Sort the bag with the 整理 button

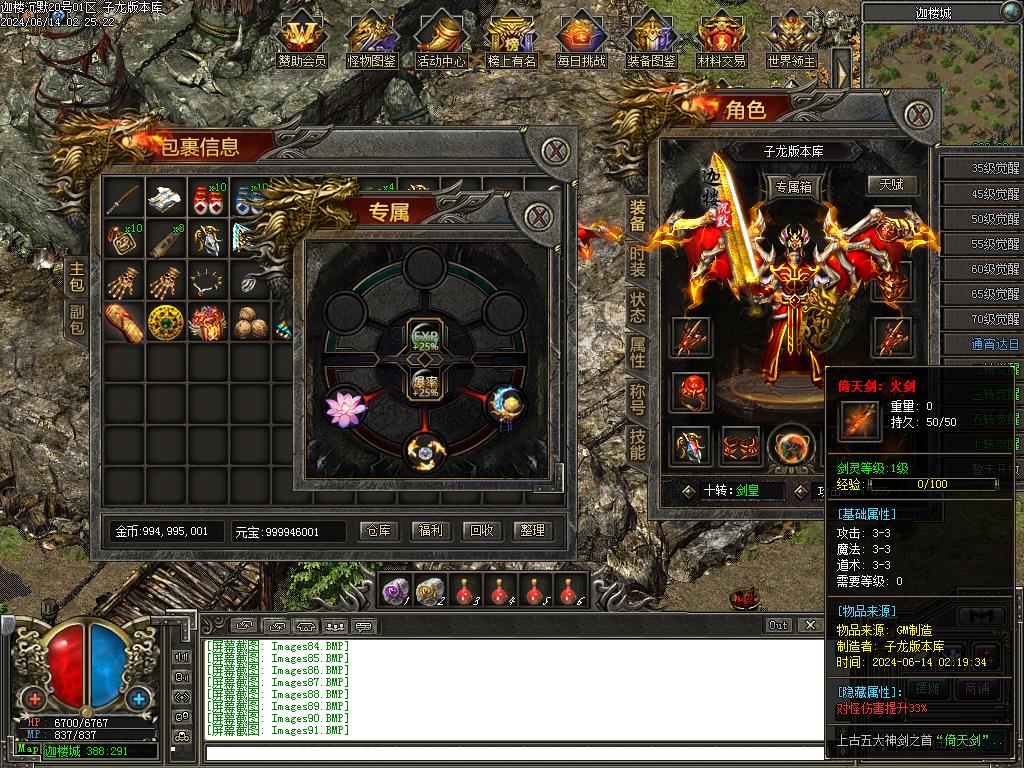(533, 531)
